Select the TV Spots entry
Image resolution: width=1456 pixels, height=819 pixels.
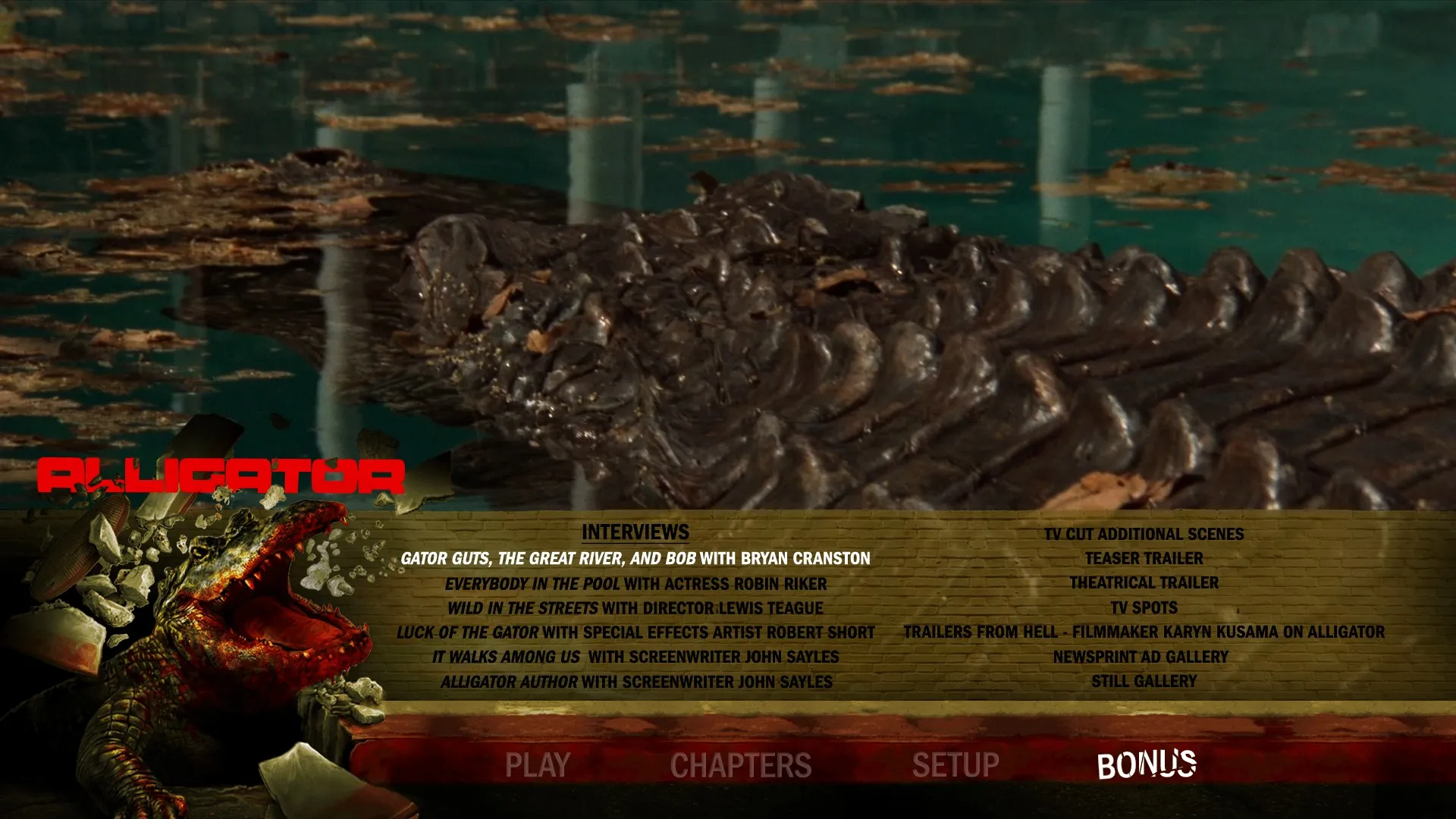[1144, 607]
